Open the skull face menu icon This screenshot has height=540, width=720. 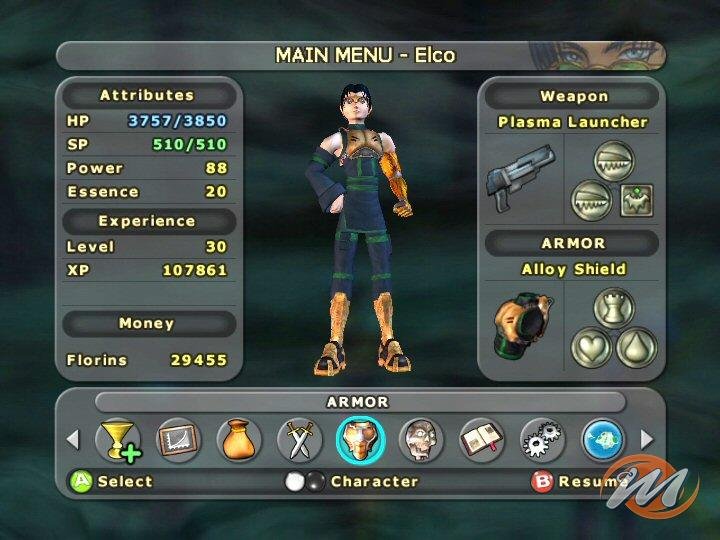click(x=421, y=438)
